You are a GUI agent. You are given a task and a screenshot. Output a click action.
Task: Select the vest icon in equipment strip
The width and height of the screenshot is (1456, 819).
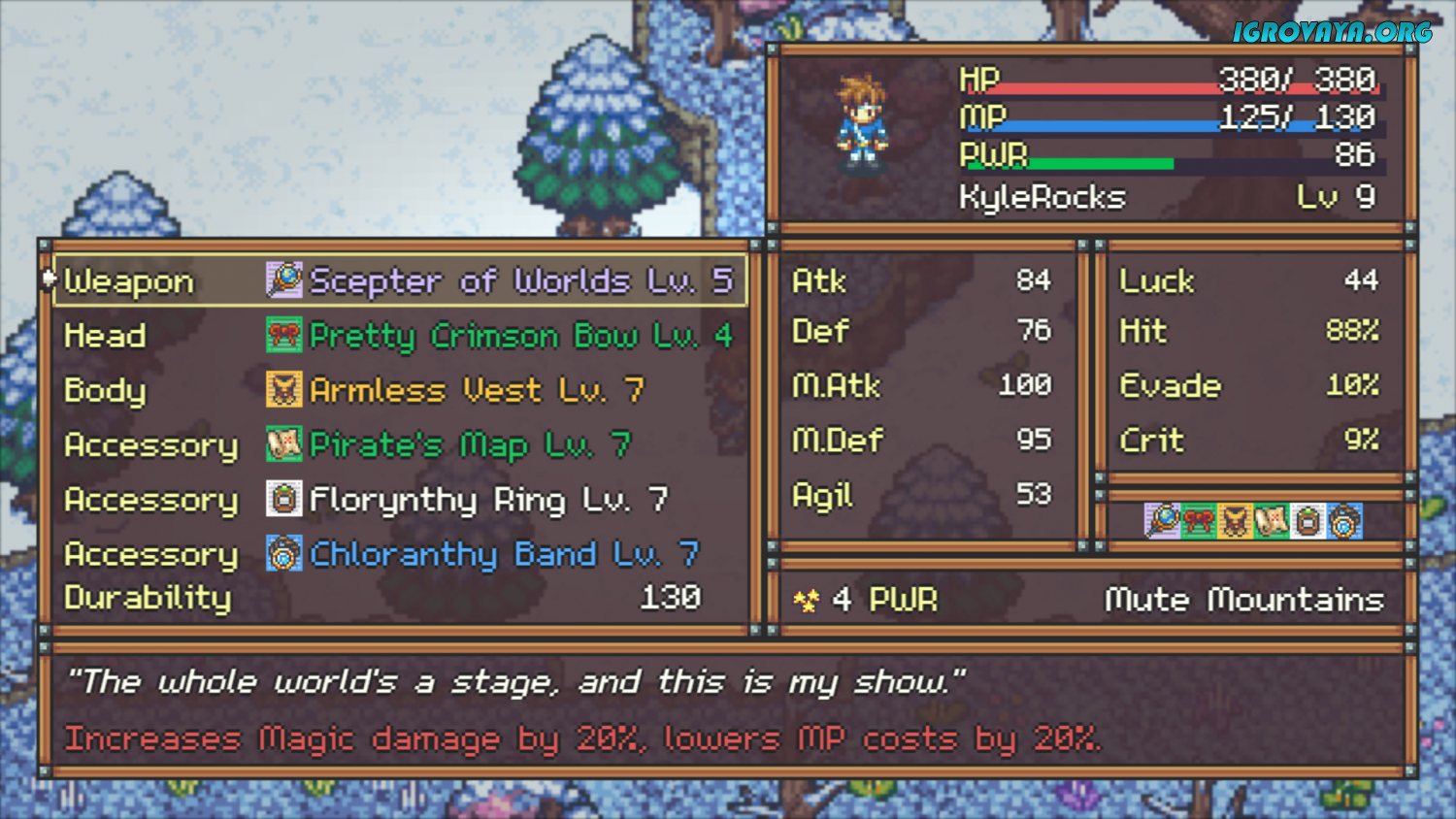pos(1235,521)
